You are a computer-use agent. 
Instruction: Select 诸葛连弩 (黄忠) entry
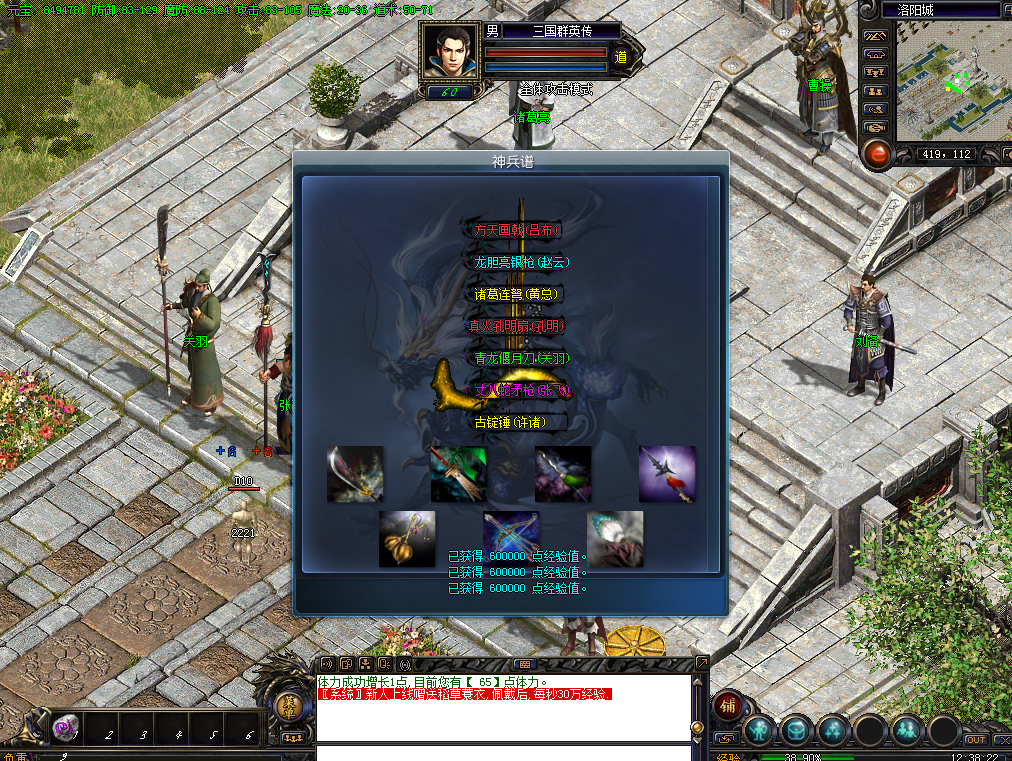tap(517, 294)
